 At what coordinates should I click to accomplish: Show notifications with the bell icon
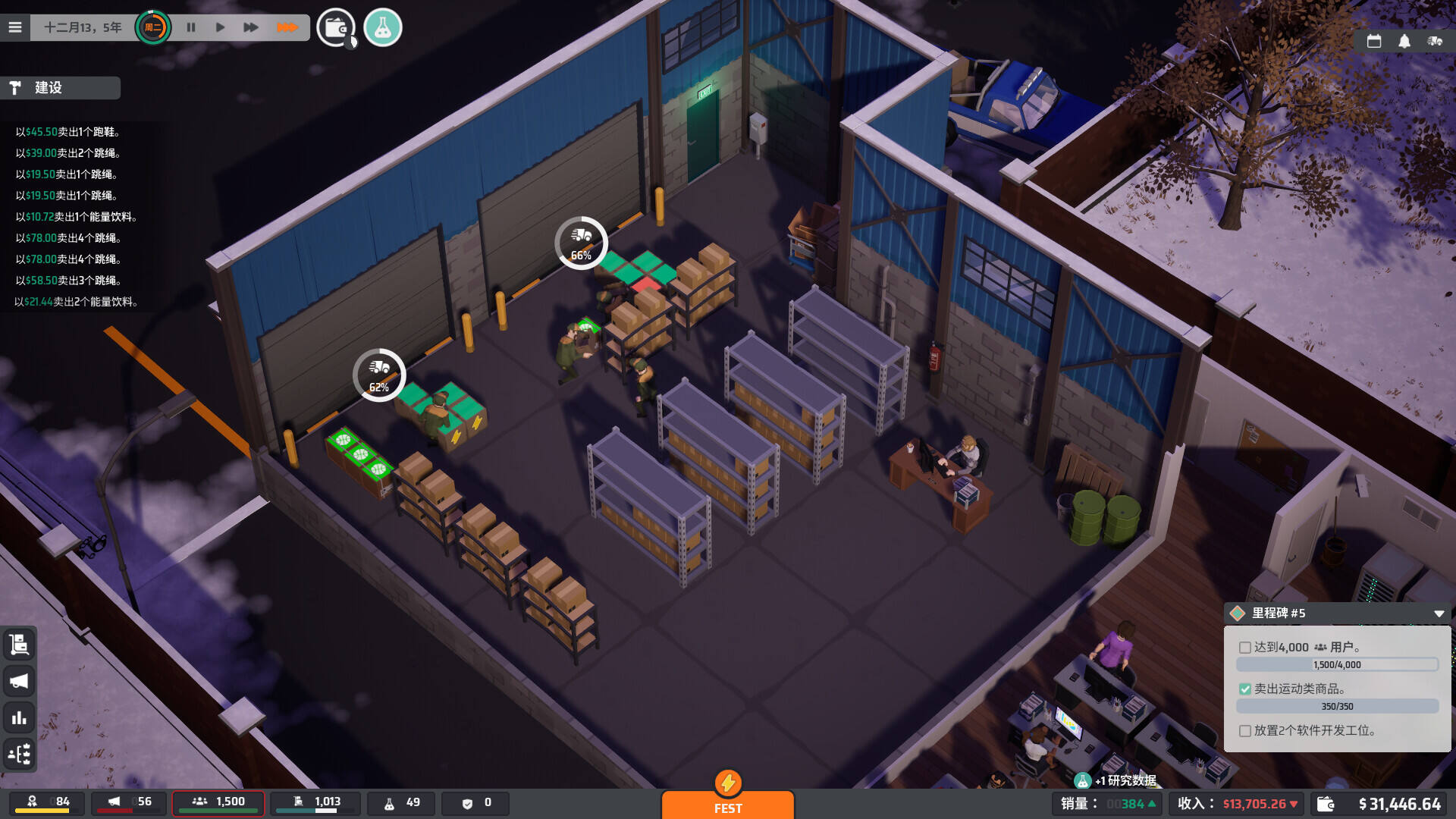1404,42
